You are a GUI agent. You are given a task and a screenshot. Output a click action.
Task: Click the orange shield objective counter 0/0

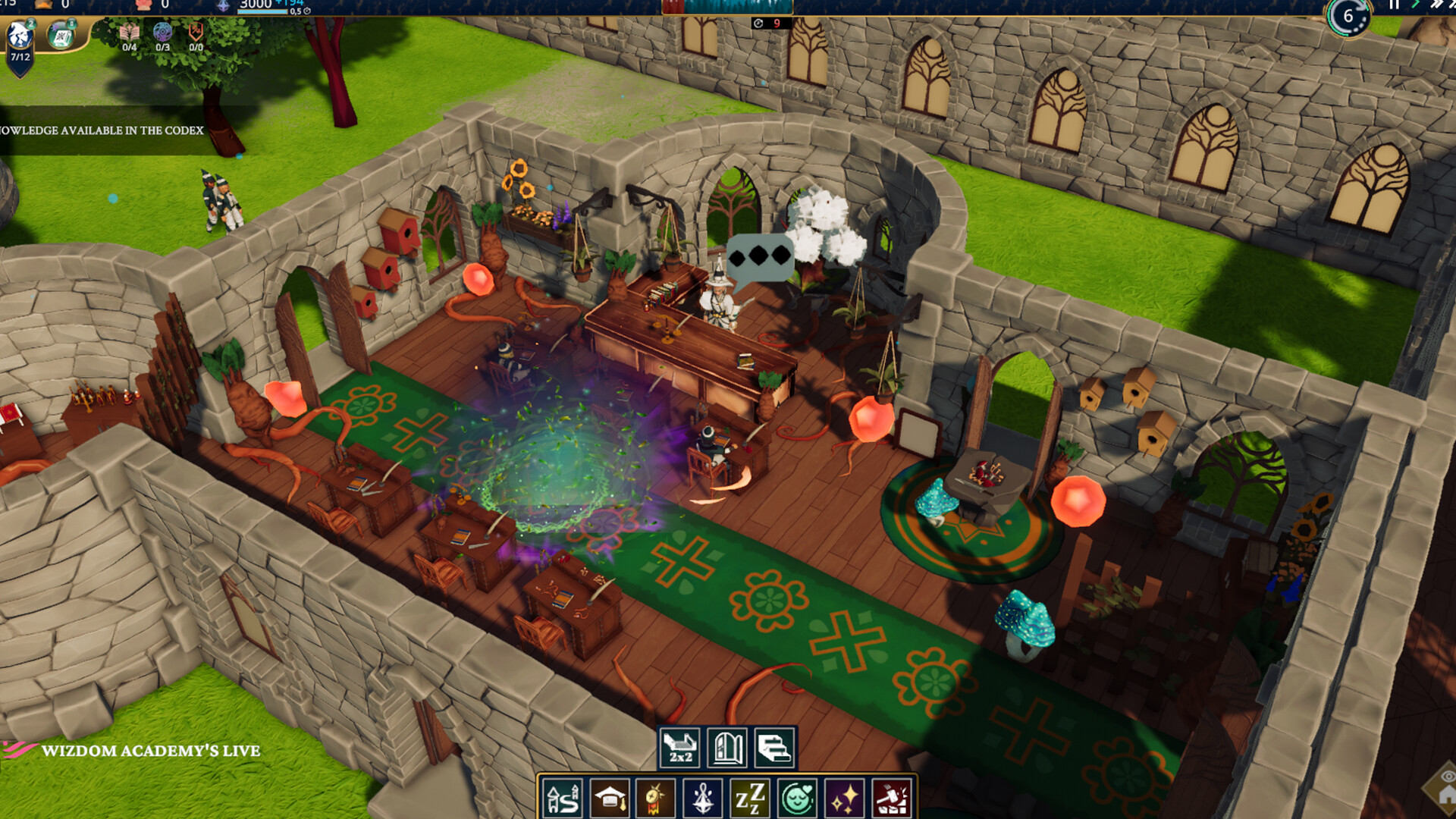point(196,36)
